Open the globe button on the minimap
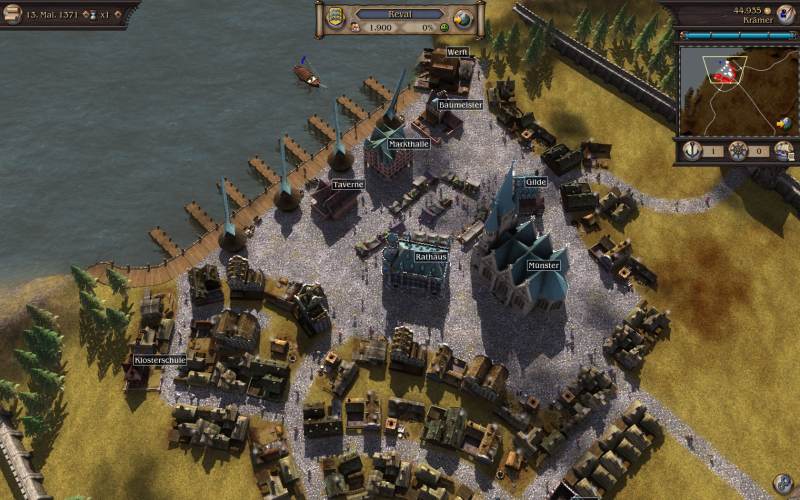The width and height of the screenshot is (800, 500). click(784, 122)
